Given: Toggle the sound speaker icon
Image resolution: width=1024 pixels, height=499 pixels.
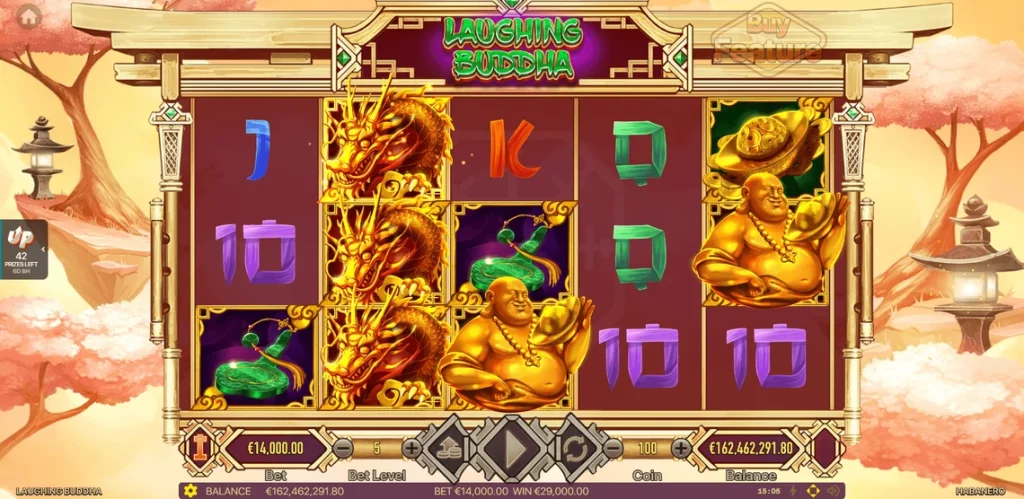Looking at the screenshot, I should [x=833, y=491].
